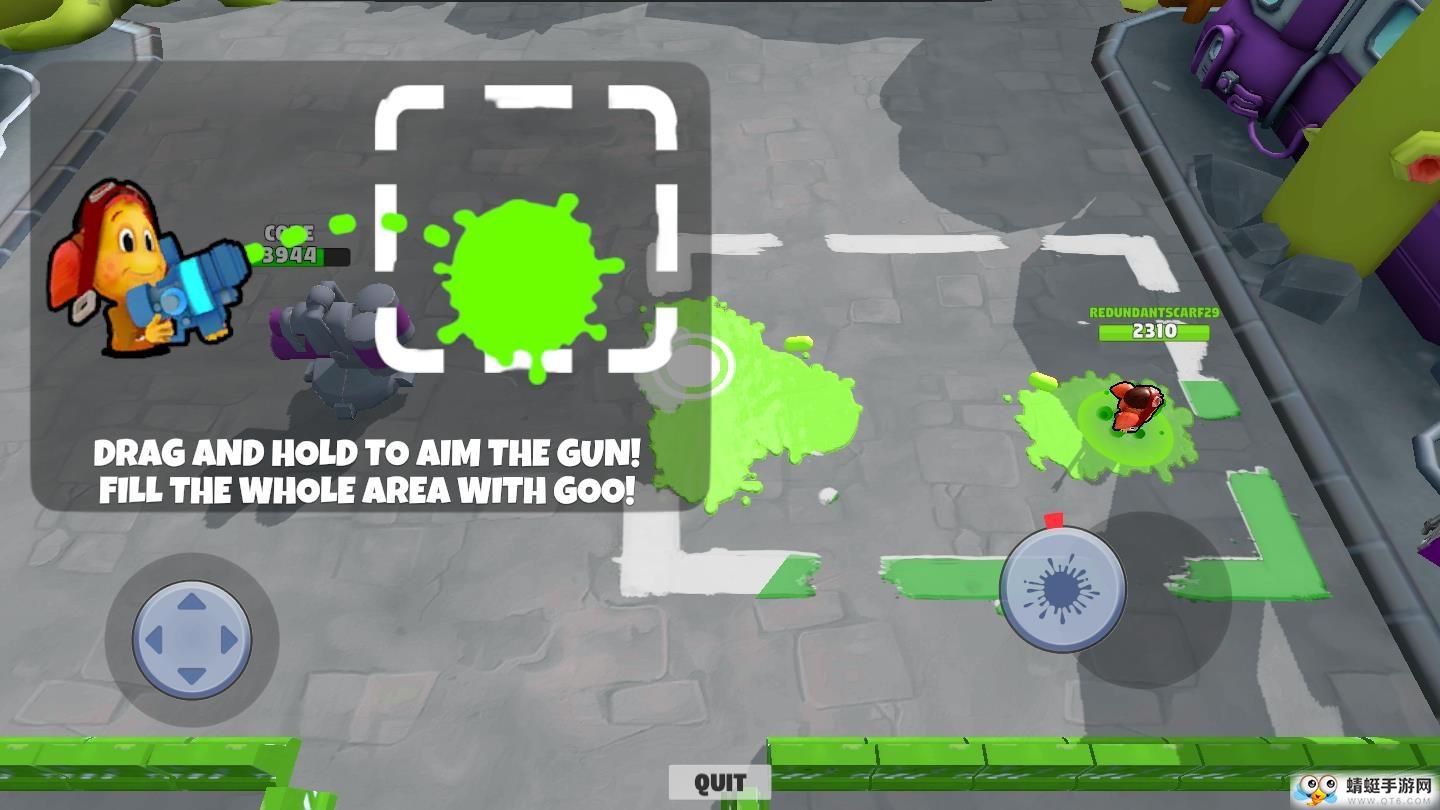The width and height of the screenshot is (1440, 810).
Task: Tap COLE's green health bar showing 3944
Action: 300,253
